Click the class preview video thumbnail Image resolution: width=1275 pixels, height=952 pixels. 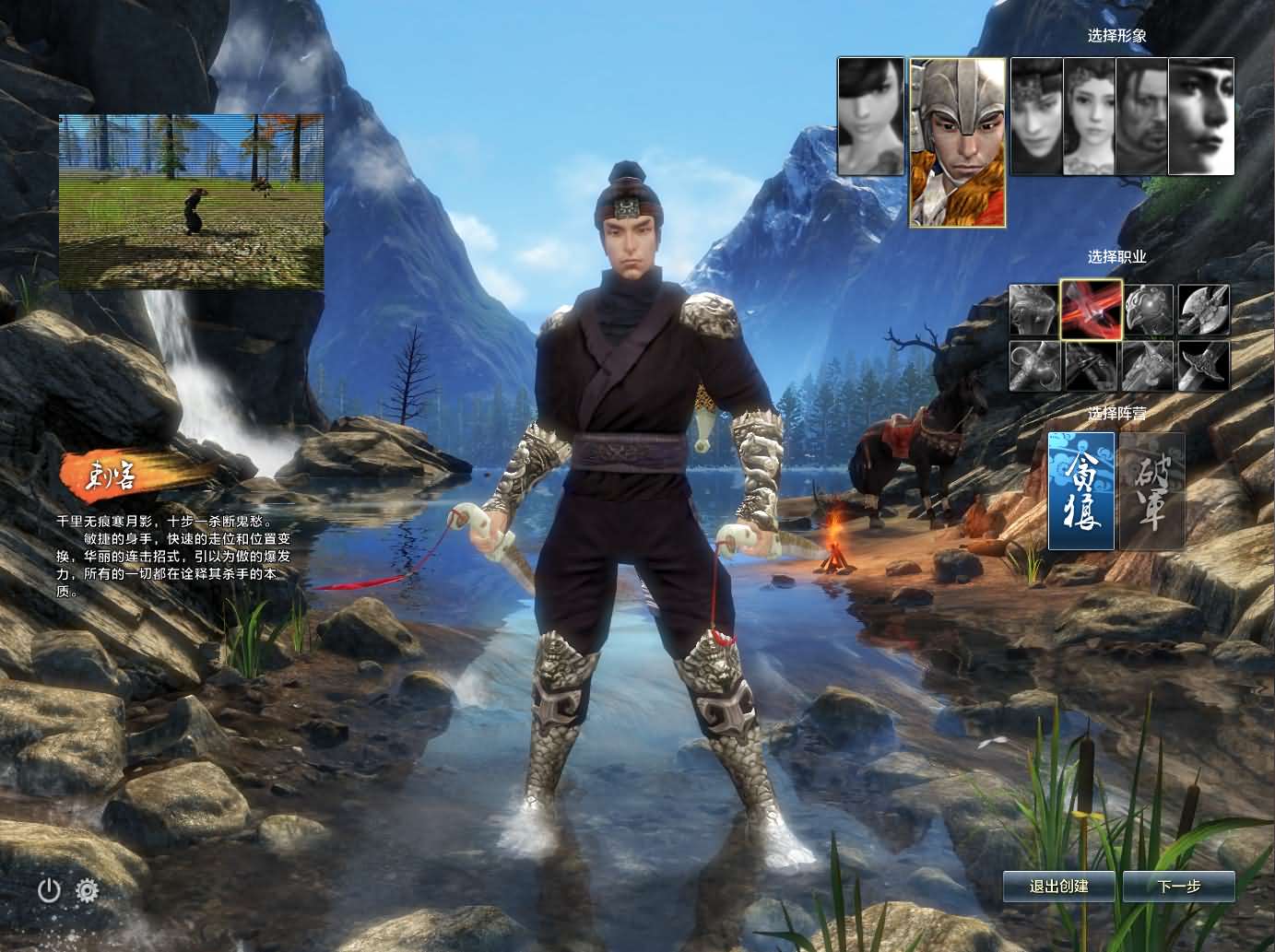[191, 202]
